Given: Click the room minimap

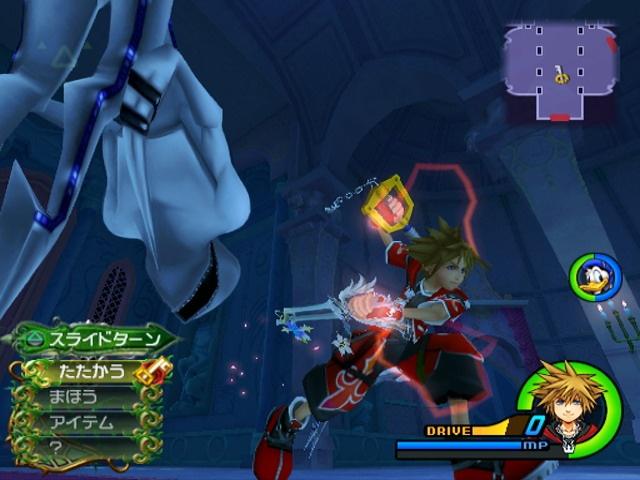Looking at the screenshot, I should point(560,73).
